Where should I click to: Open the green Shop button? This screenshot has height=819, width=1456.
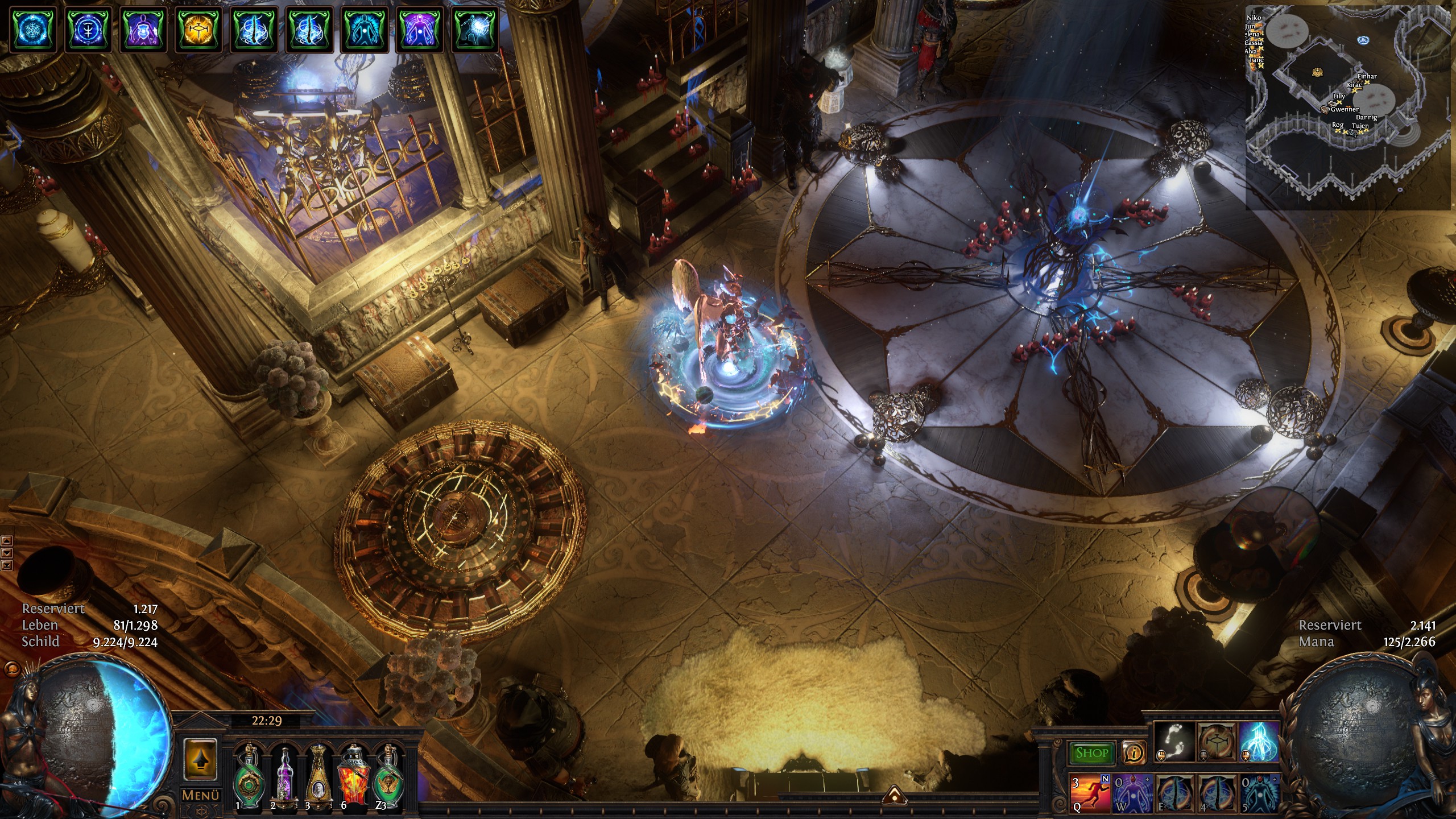tap(1091, 753)
